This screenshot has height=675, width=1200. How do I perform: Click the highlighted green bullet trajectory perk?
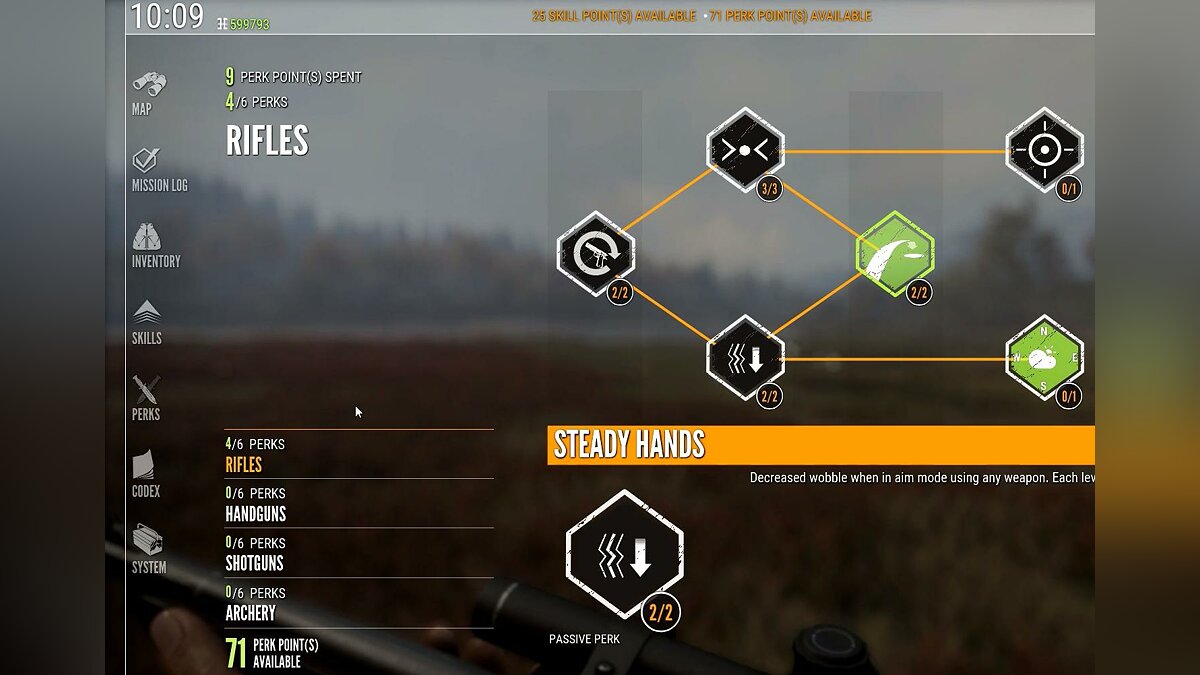tap(895, 254)
